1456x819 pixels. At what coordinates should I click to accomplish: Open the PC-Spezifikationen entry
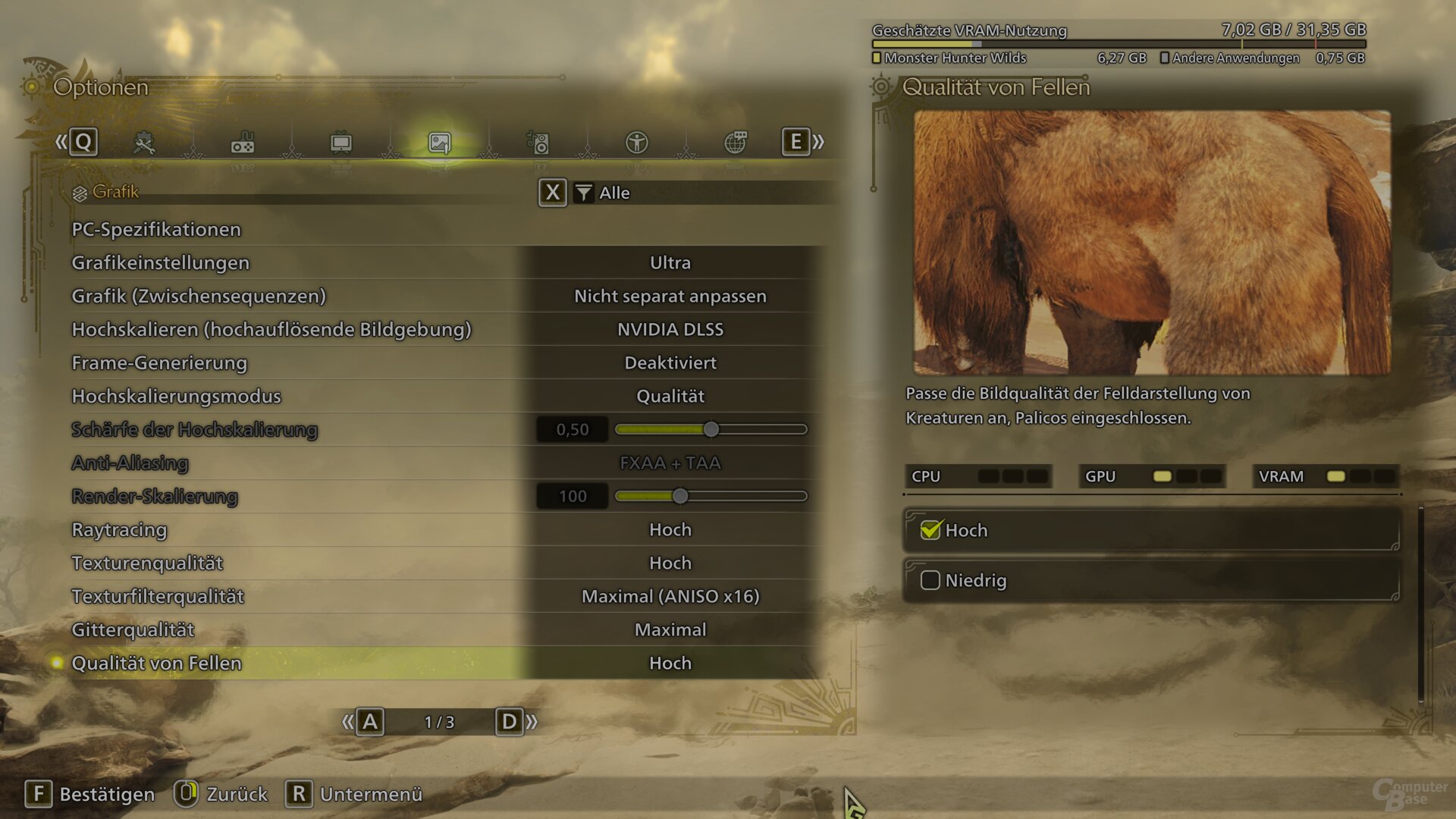tap(156, 229)
